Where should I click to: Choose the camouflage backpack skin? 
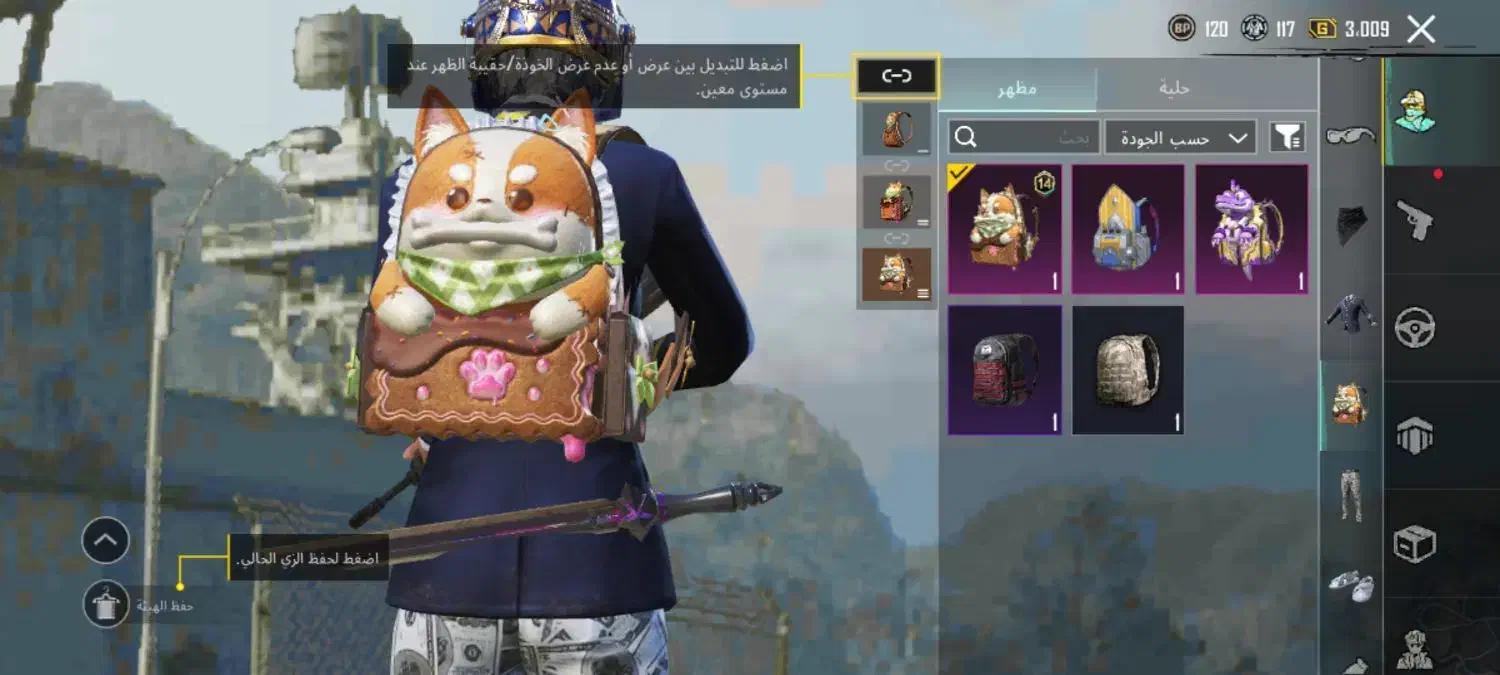click(x=1127, y=370)
